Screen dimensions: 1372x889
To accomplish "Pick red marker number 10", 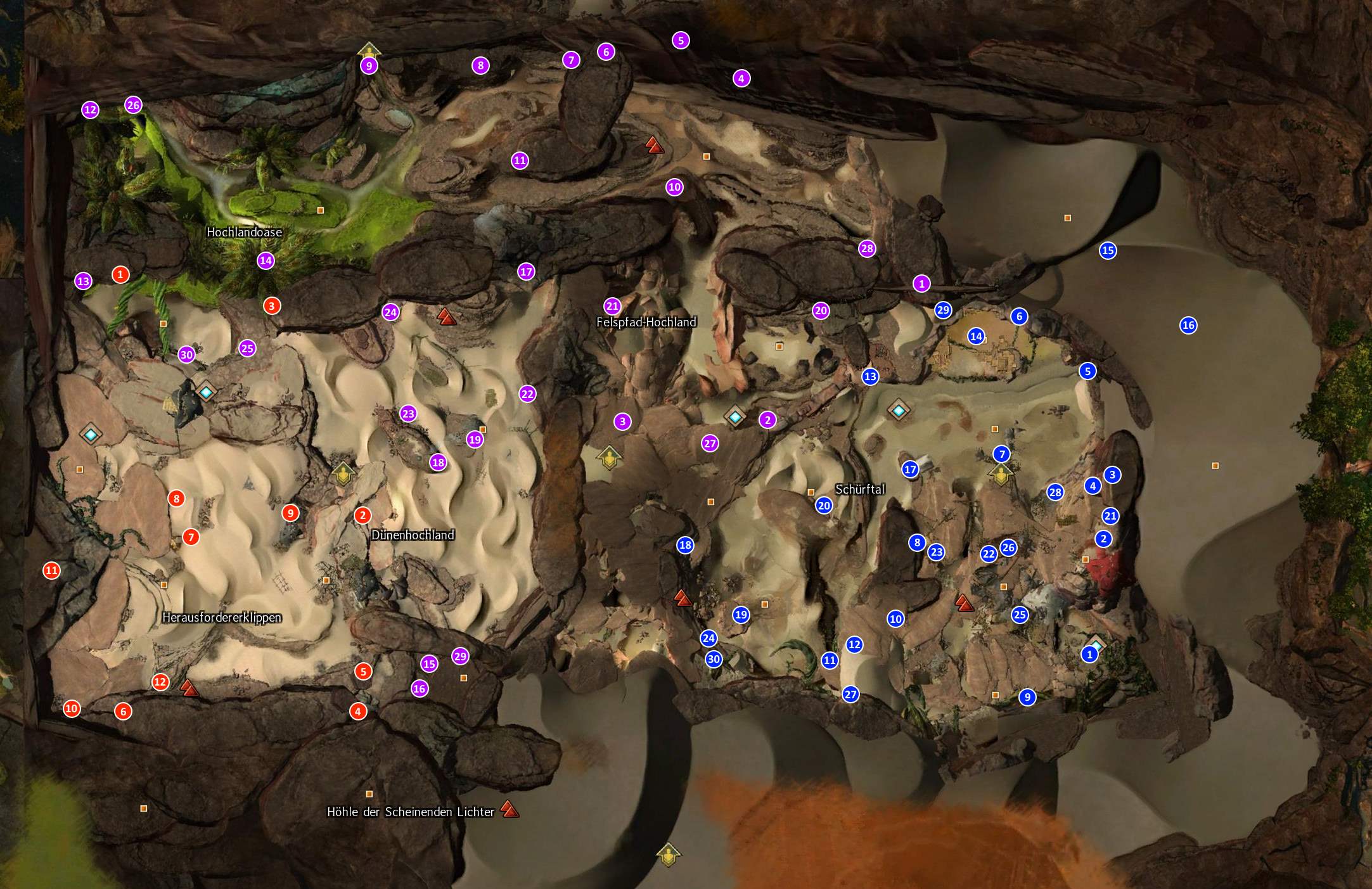I will (x=72, y=708).
